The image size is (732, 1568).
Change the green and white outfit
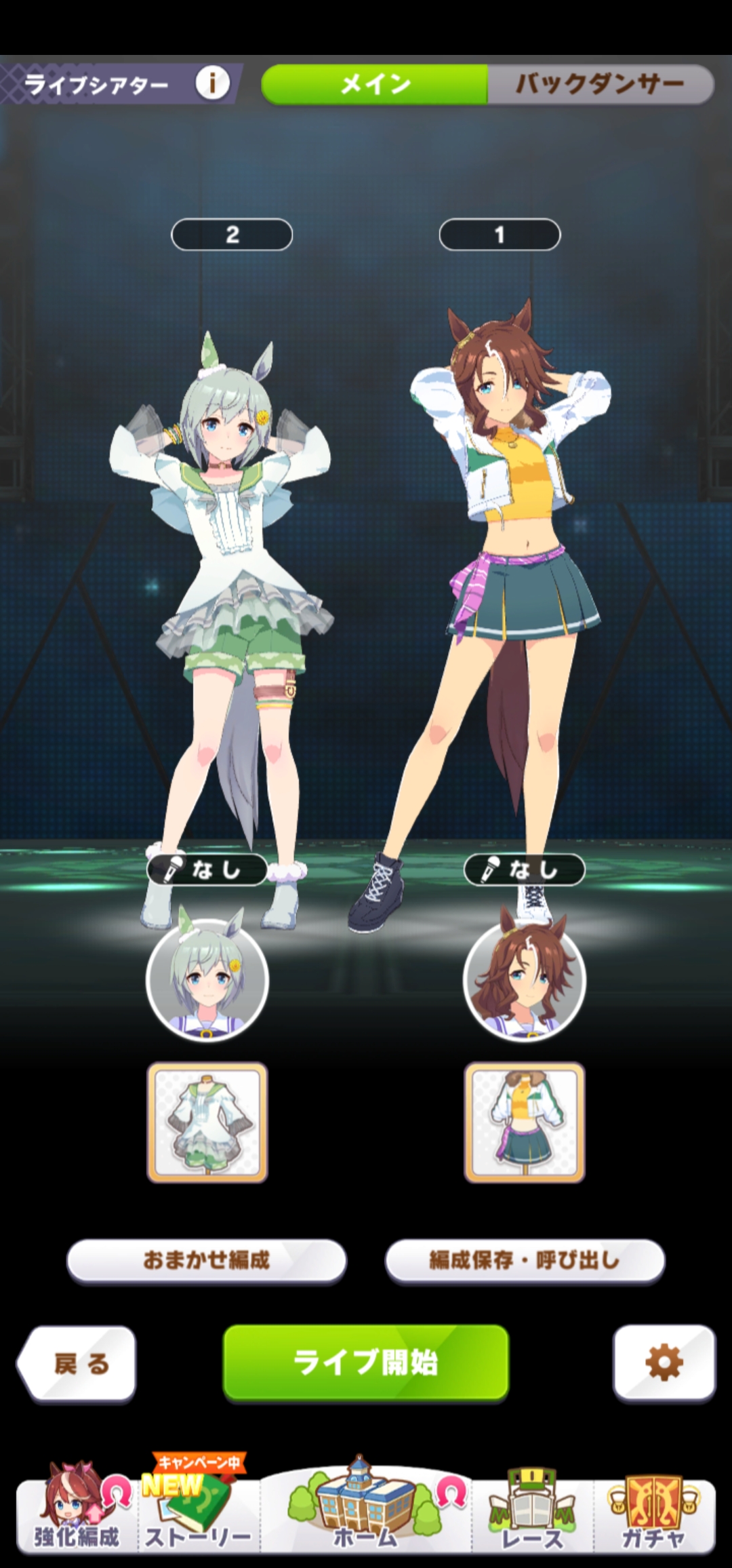click(x=207, y=1122)
